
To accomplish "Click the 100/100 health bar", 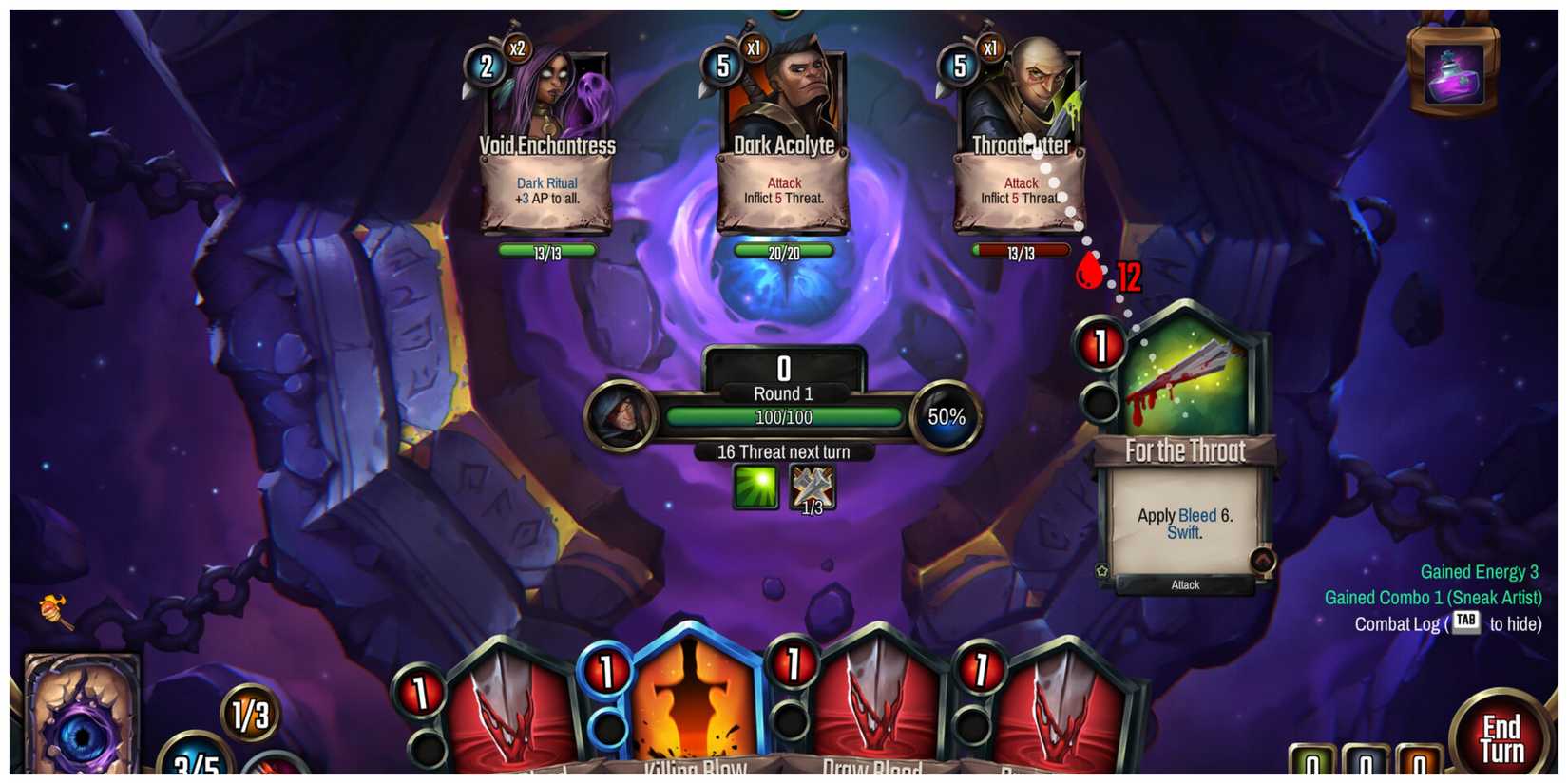I will pos(784,415).
